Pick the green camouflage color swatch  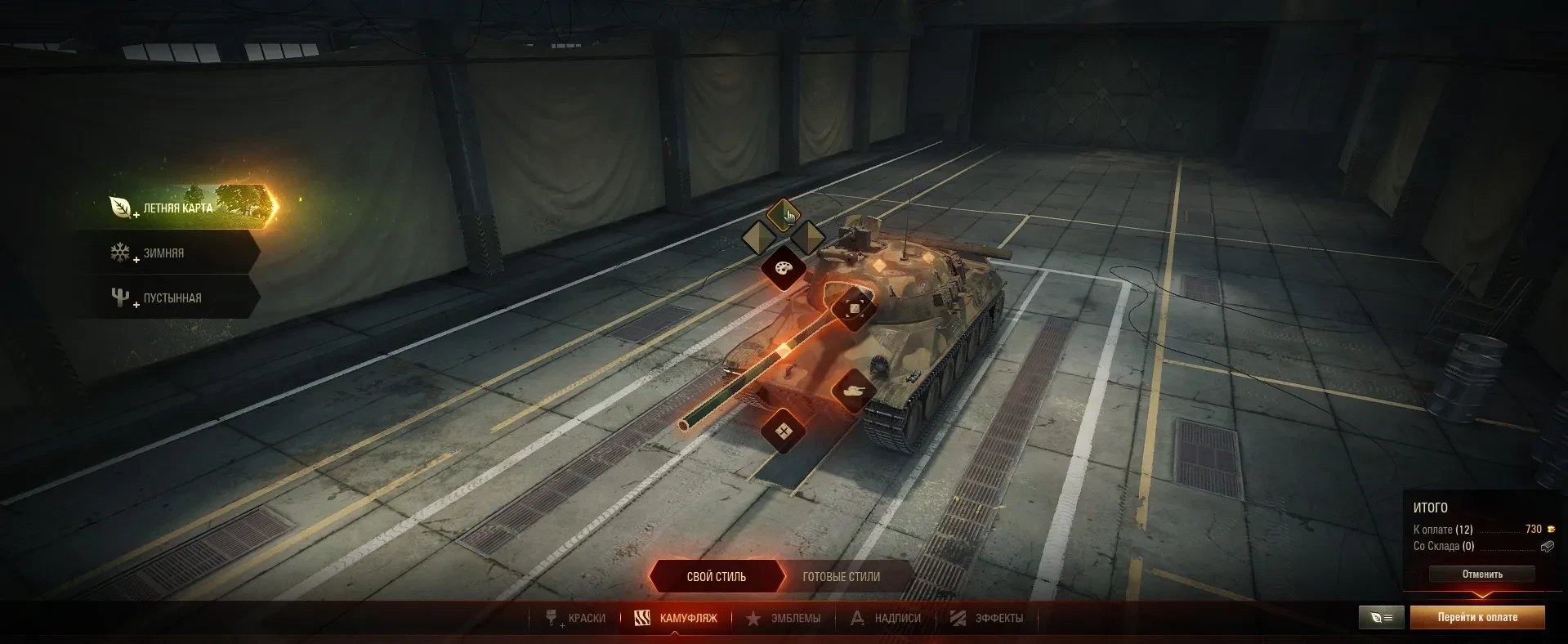click(783, 216)
